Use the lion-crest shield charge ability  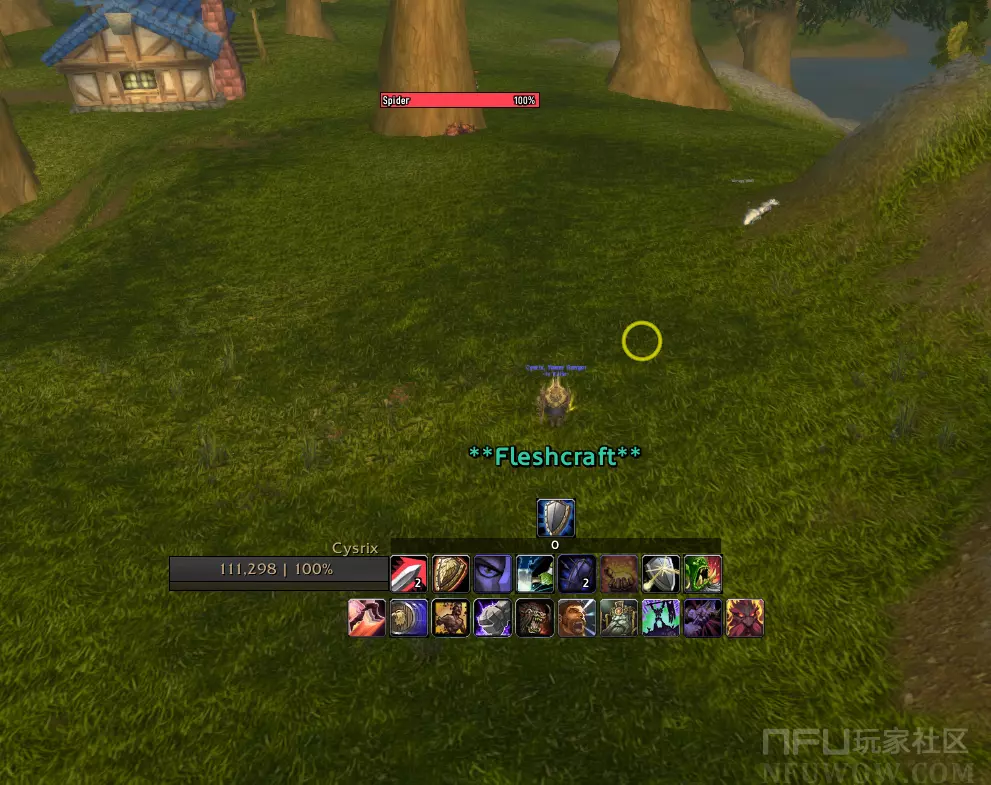tap(409, 618)
